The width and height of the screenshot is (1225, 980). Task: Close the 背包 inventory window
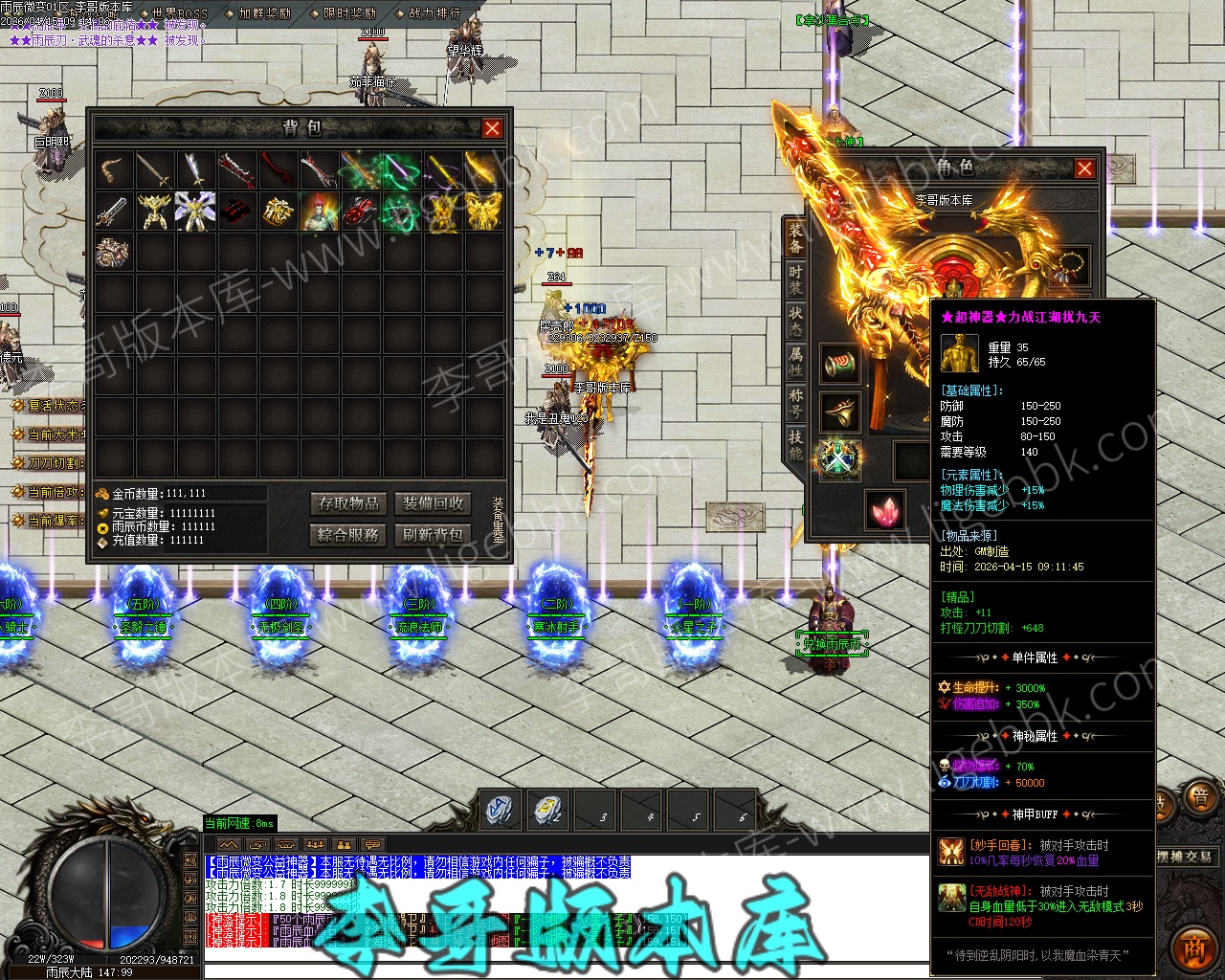[x=492, y=128]
